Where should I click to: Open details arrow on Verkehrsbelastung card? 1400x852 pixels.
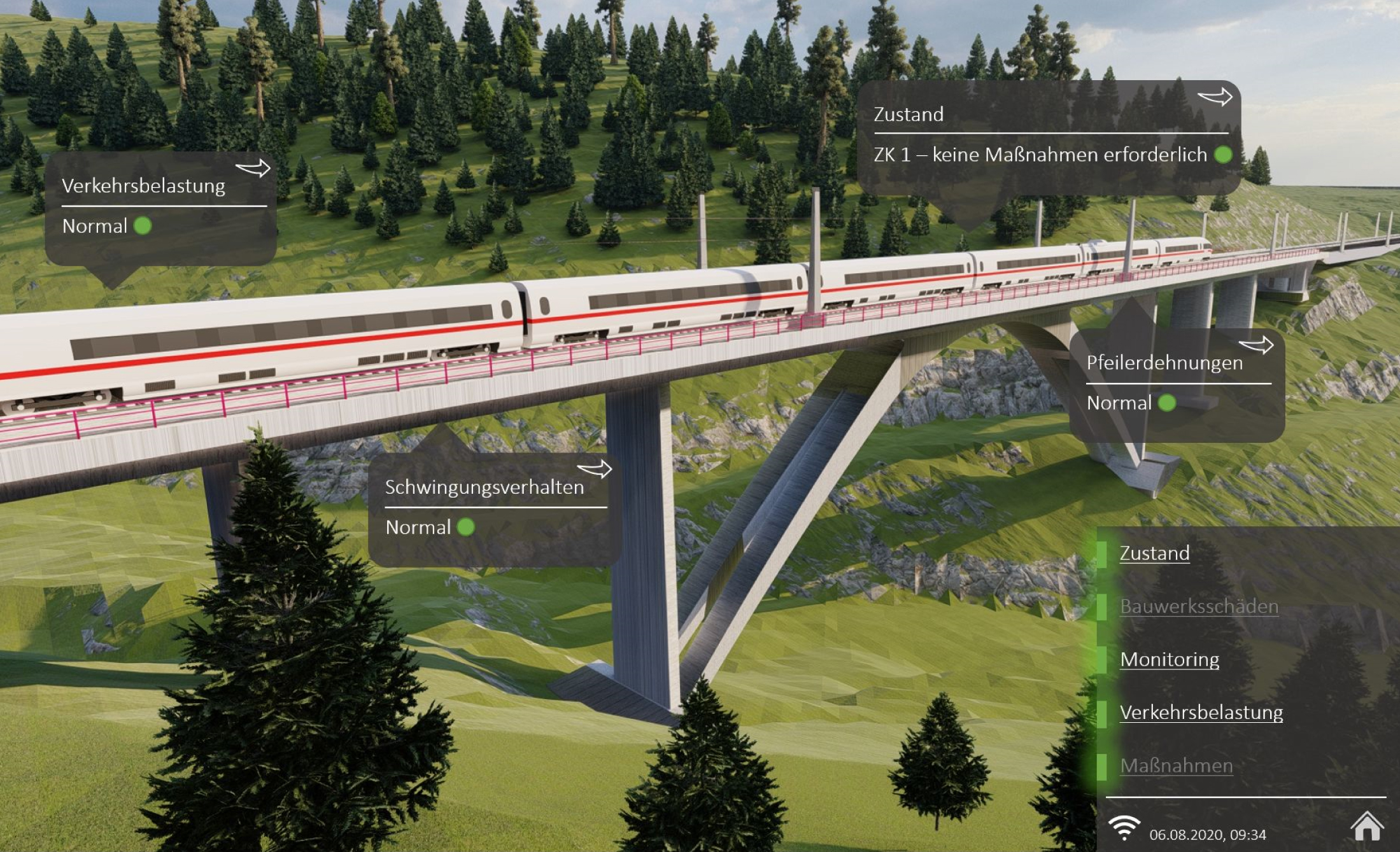coord(253,169)
